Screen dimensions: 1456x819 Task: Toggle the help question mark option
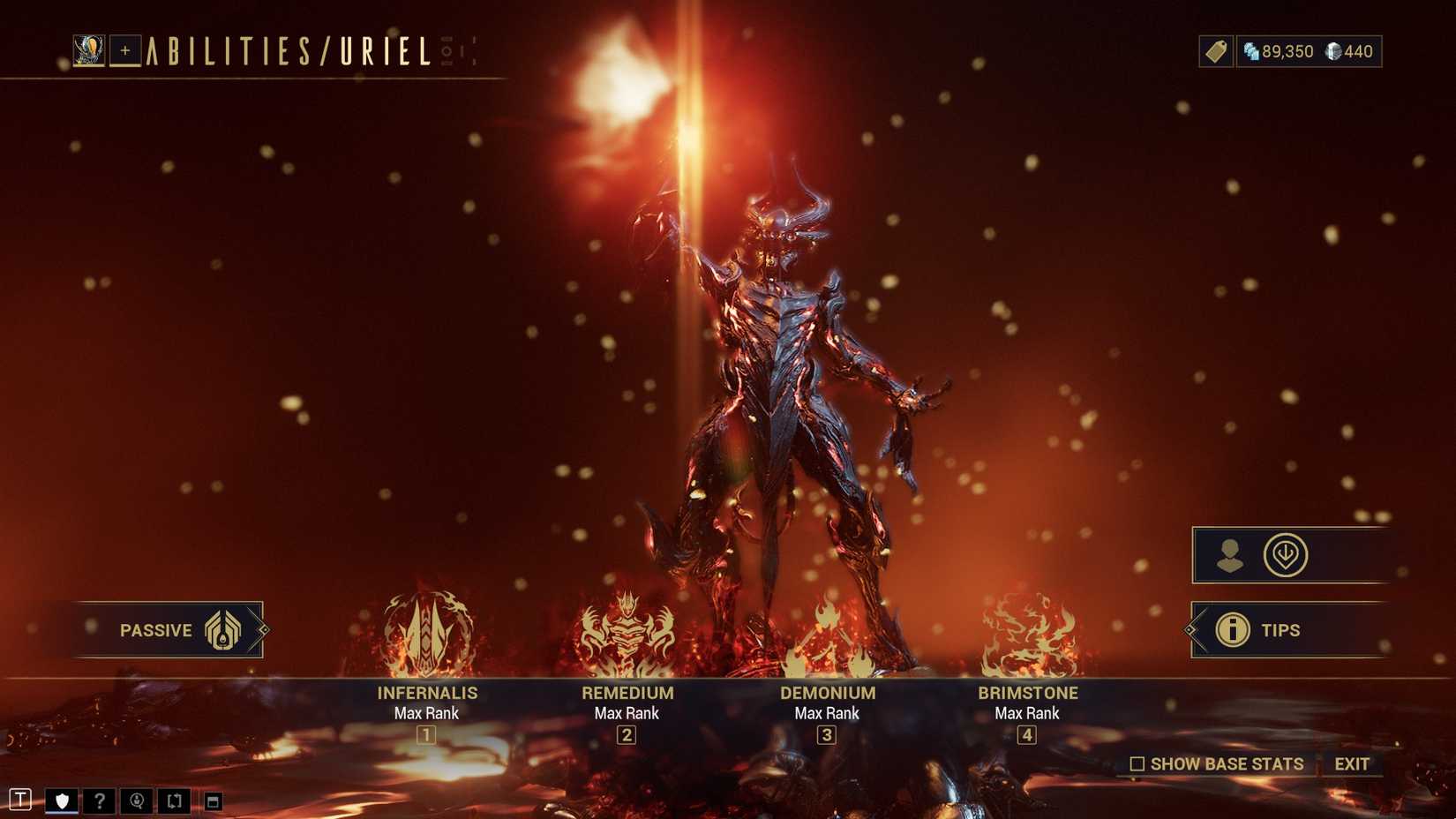(99, 800)
